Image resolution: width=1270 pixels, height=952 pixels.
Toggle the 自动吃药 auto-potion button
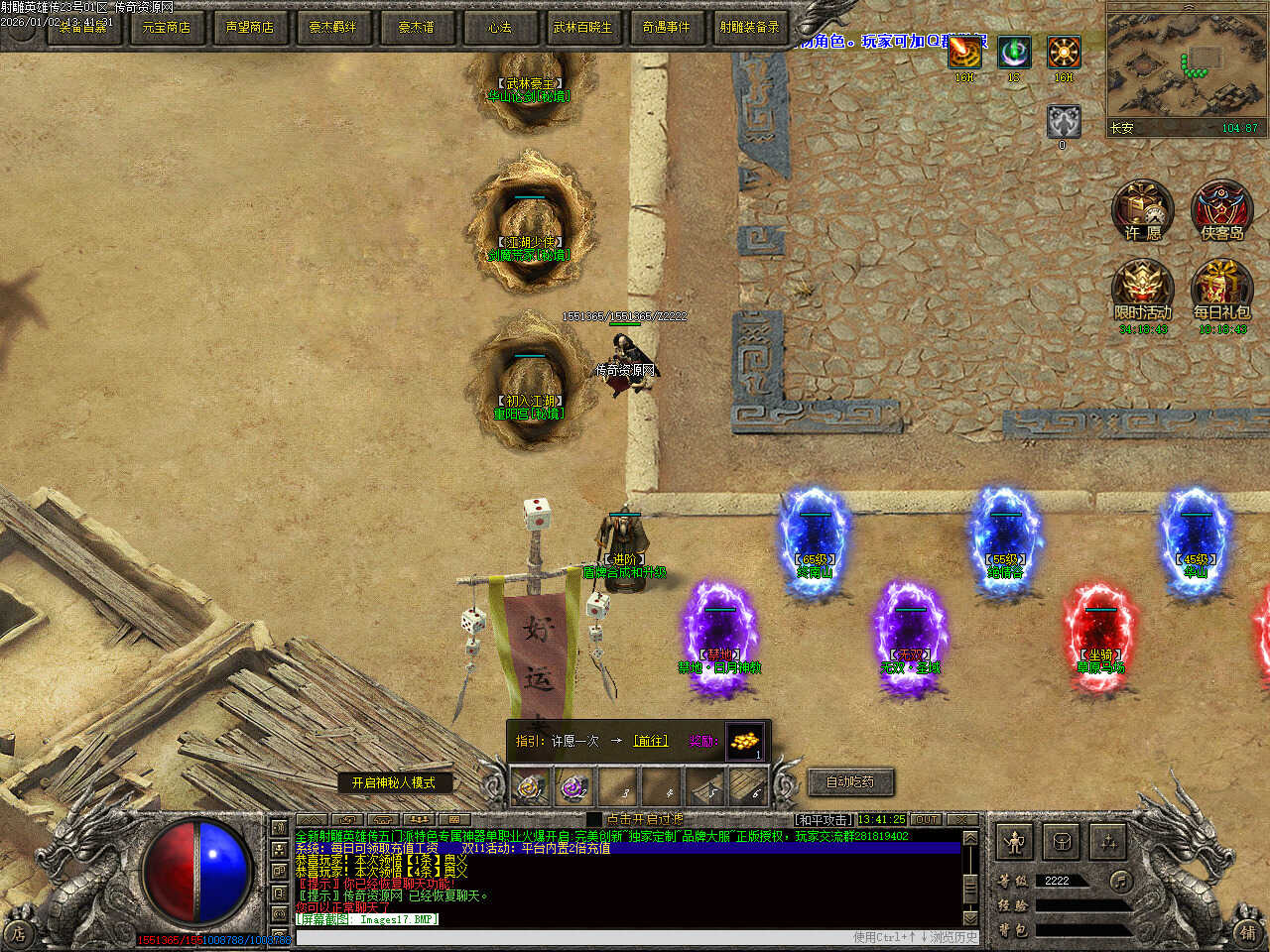(x=850, y=781)
